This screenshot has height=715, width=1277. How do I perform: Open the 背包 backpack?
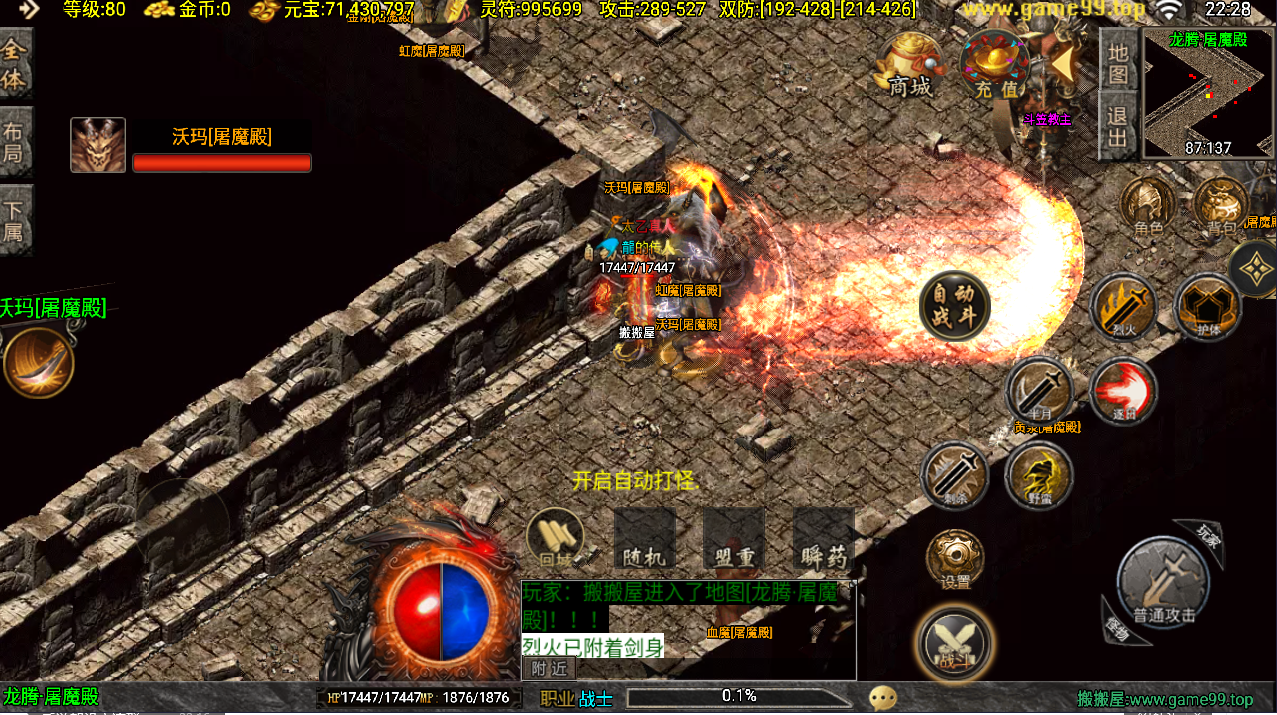1221,207
